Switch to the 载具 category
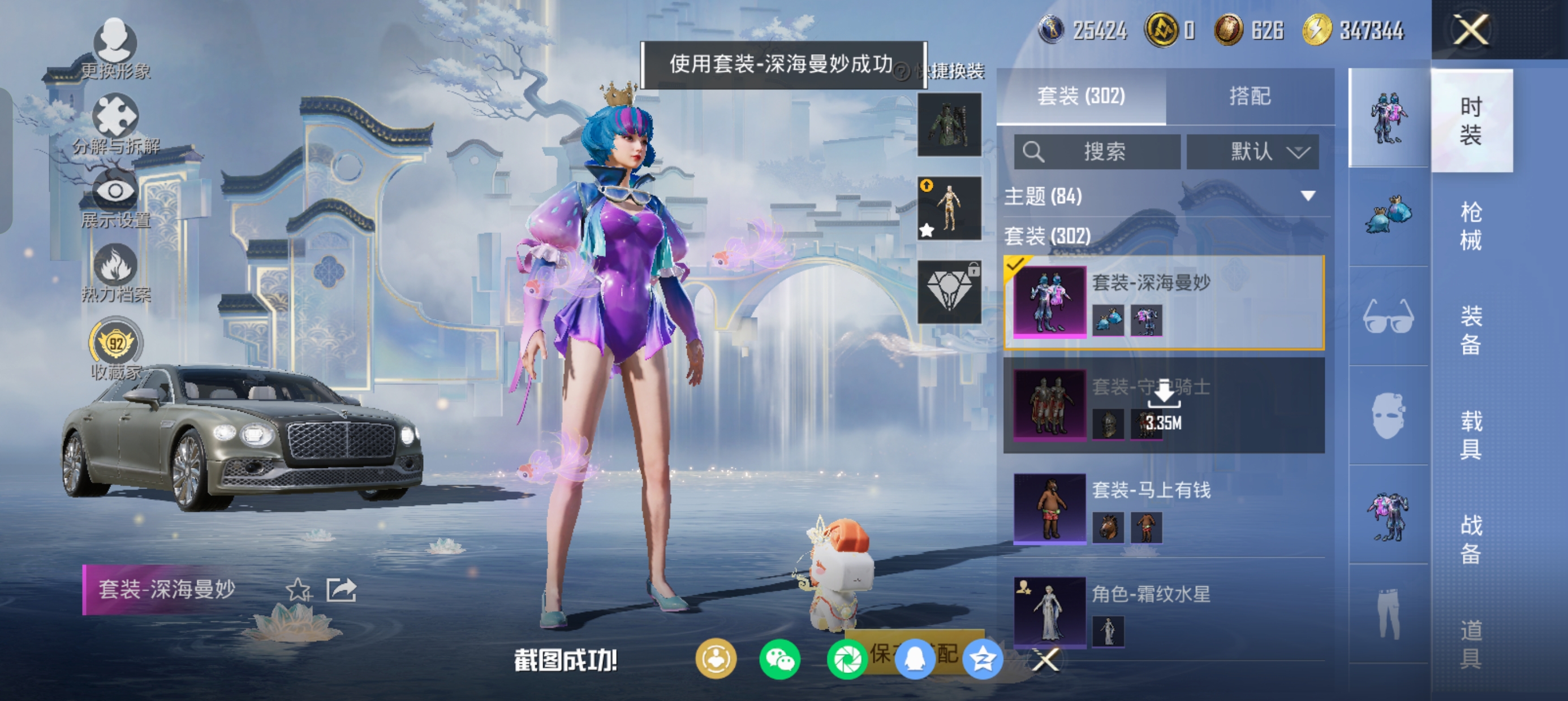The width and height of the screenshot is (1568, 701). tap(1471, 435)
